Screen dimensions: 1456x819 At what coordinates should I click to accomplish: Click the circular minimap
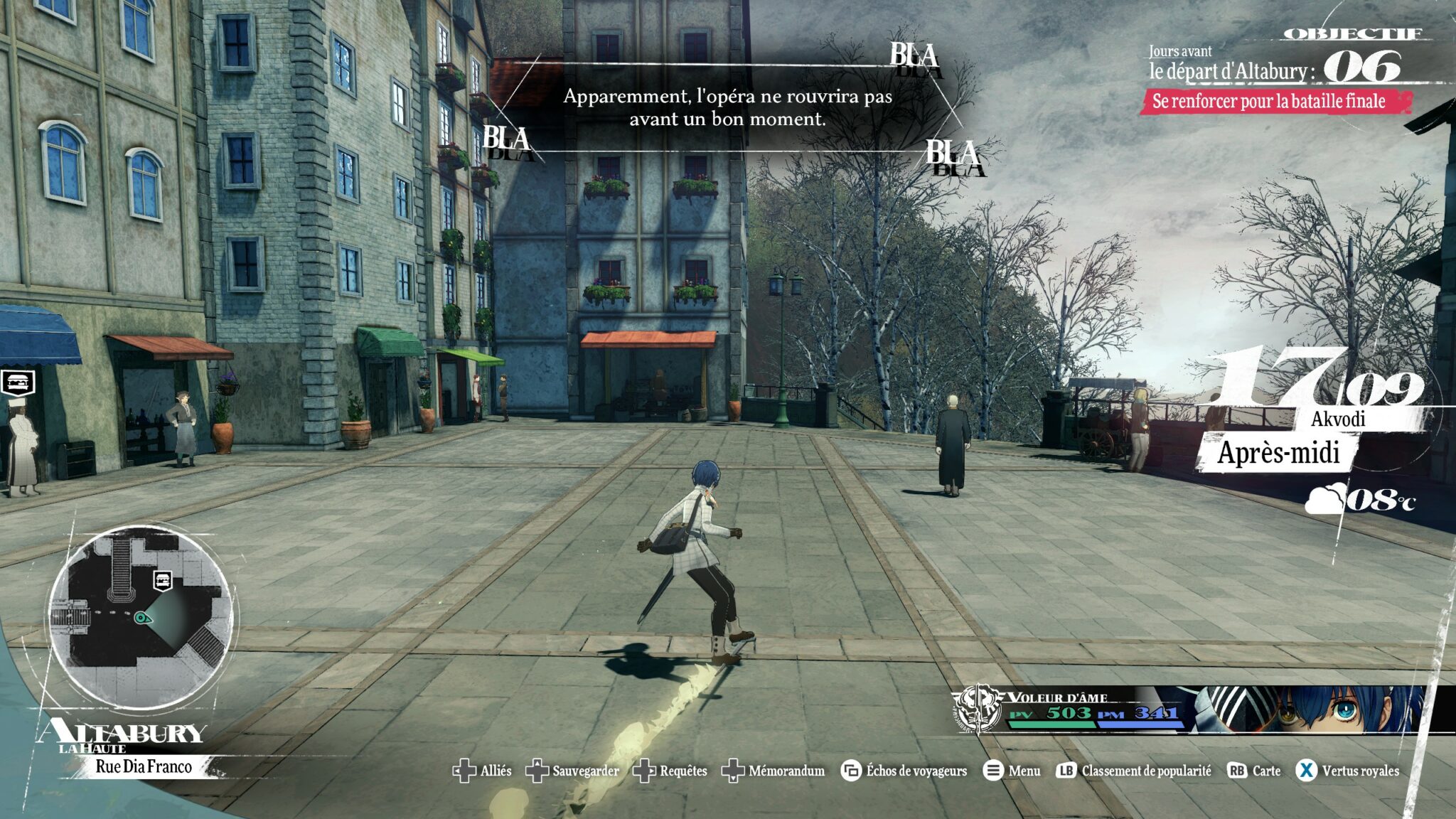point(141,616)
